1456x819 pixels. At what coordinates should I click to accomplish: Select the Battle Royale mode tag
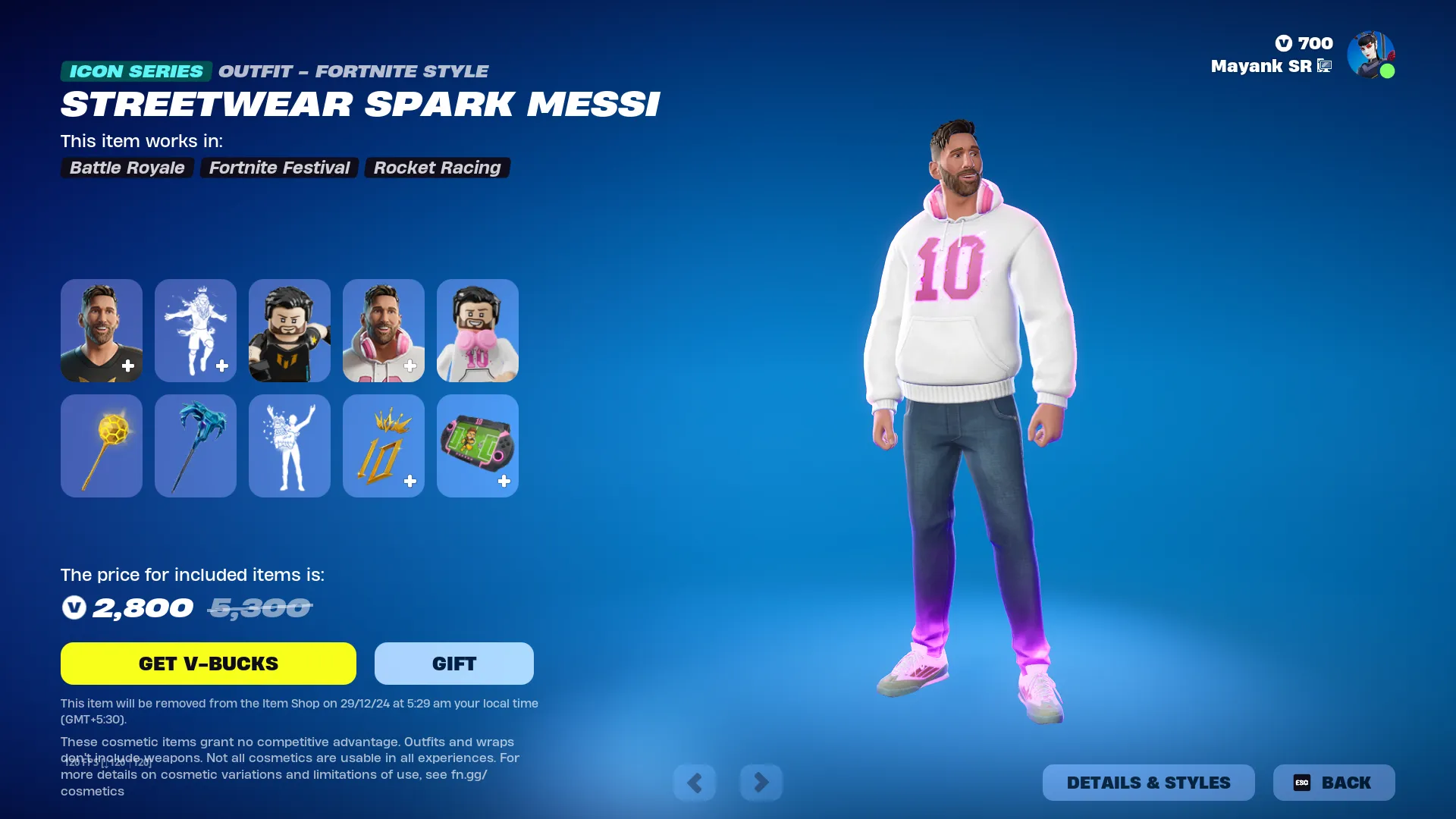tap(127, 168)
